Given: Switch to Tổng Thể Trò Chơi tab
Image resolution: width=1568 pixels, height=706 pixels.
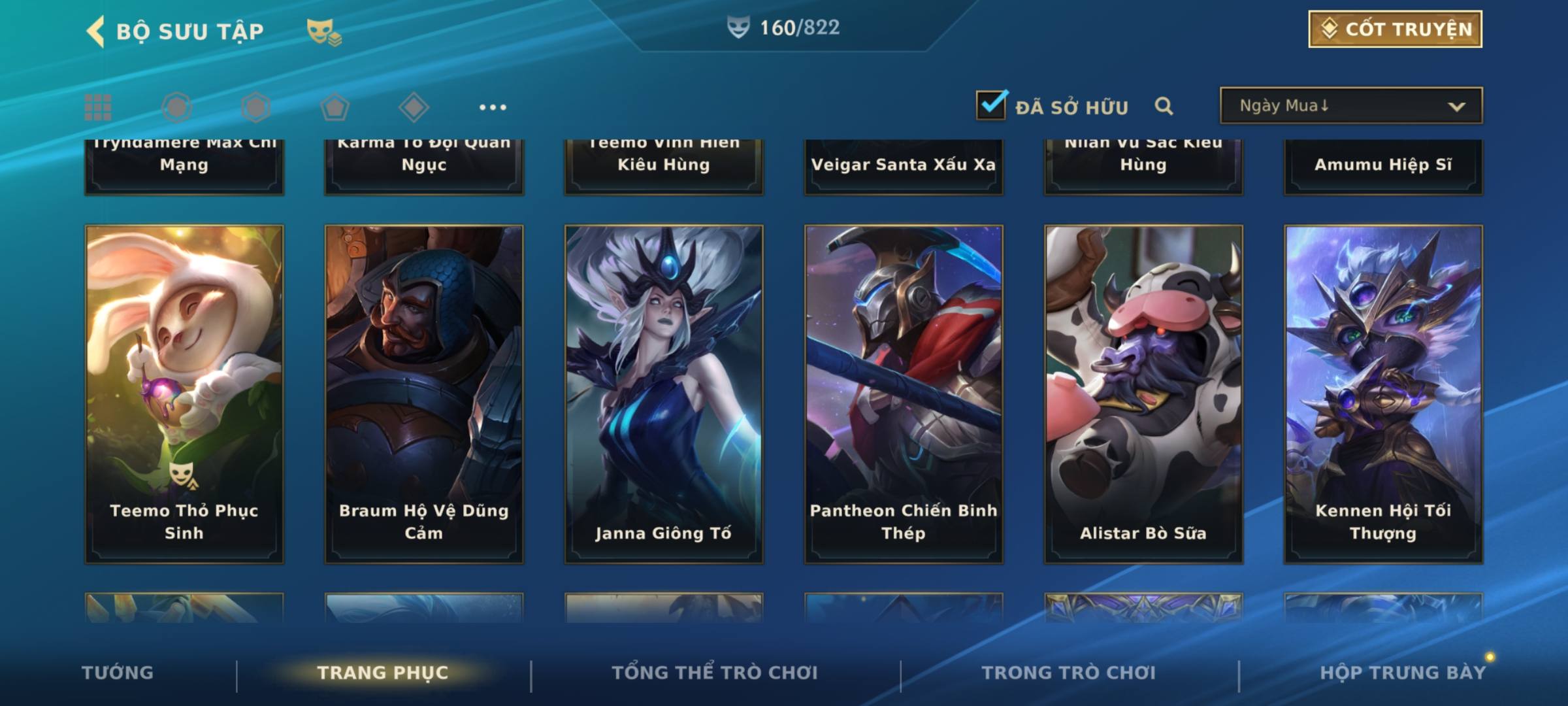Looking at the screenshot, I should tap(715, 673).
